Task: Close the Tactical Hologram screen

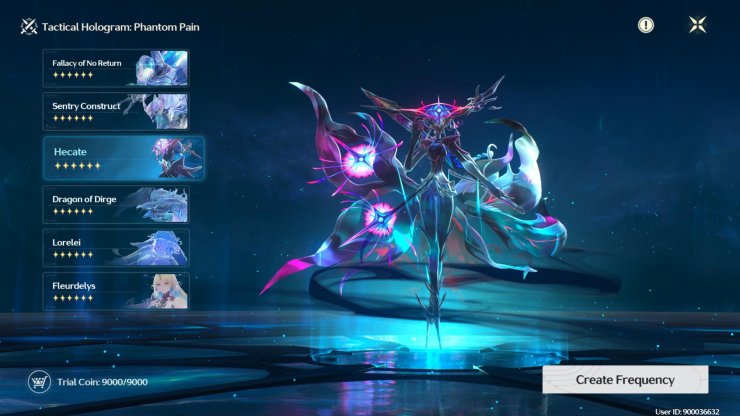Action: [x=698, y=25]
